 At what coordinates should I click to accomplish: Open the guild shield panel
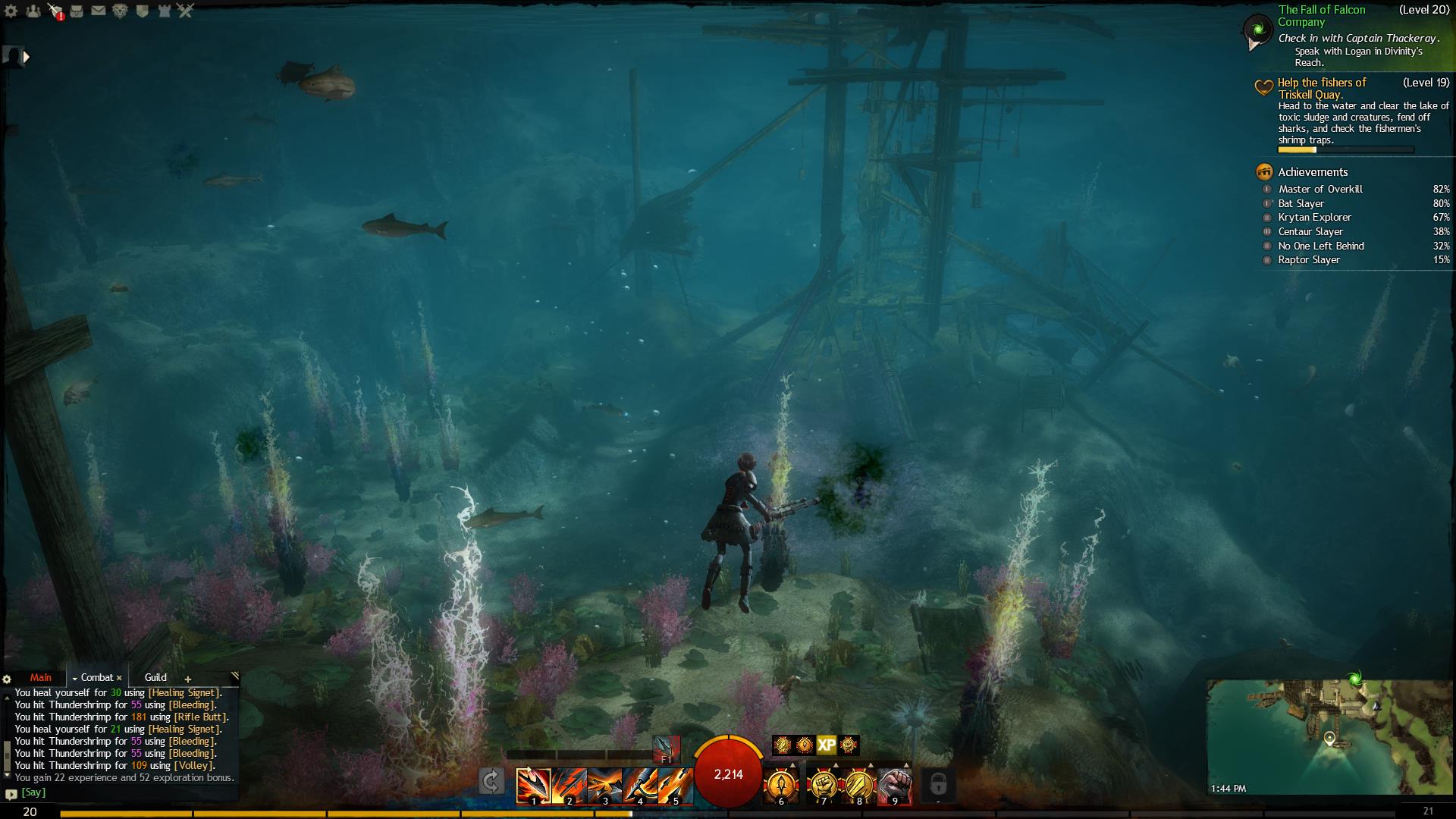tap(142, 11)
